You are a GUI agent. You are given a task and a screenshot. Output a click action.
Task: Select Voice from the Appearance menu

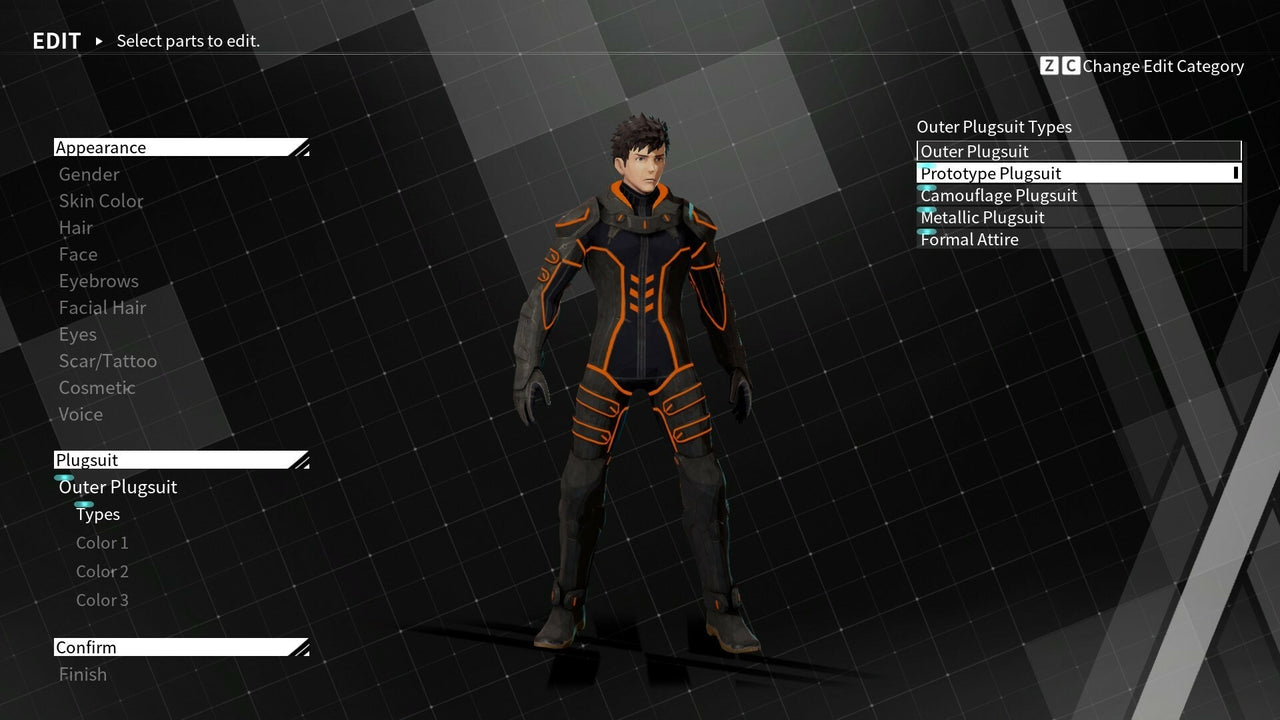click(80, 414)
